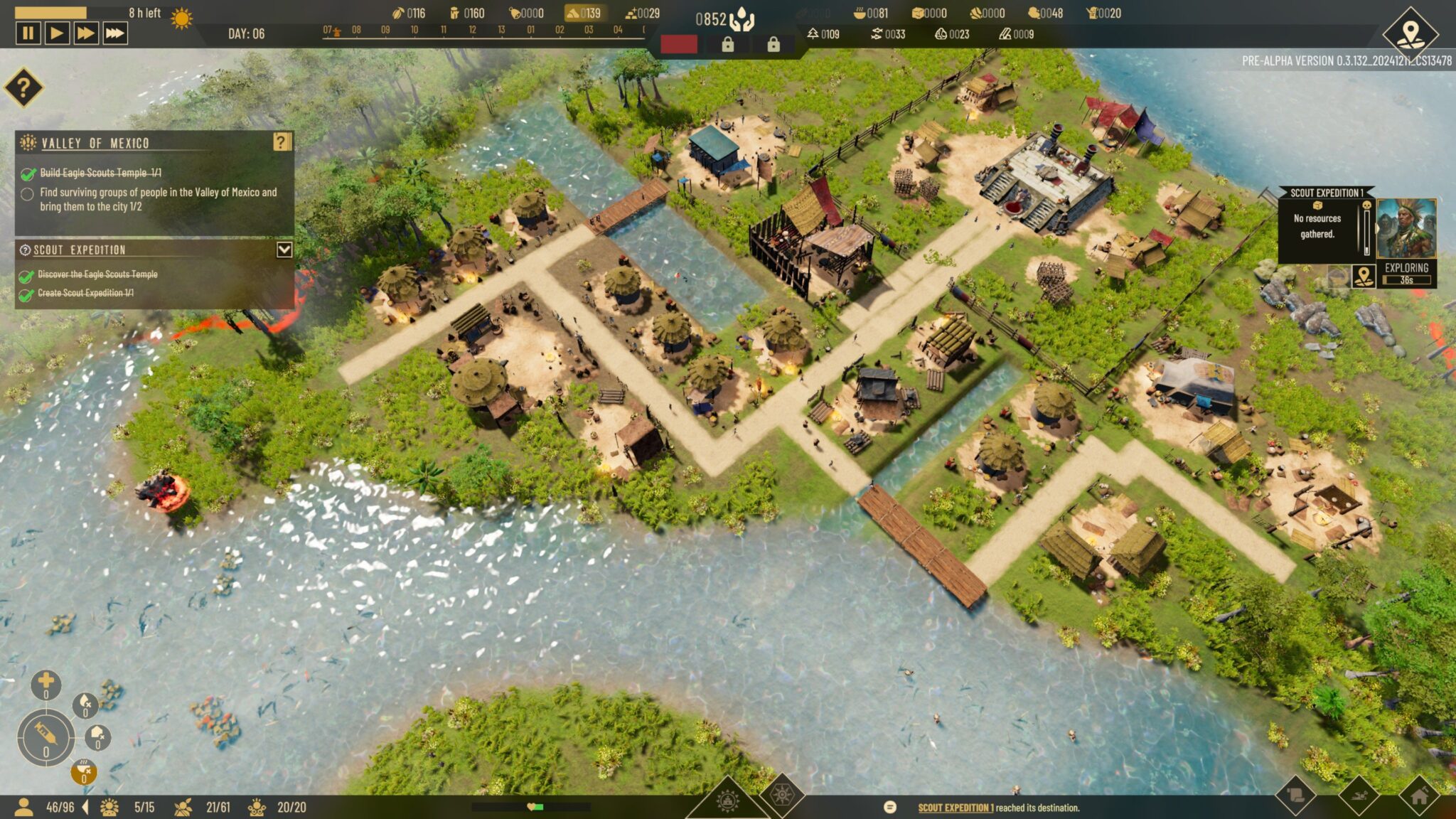Select the fastest game speed icon

pos(115,32)
